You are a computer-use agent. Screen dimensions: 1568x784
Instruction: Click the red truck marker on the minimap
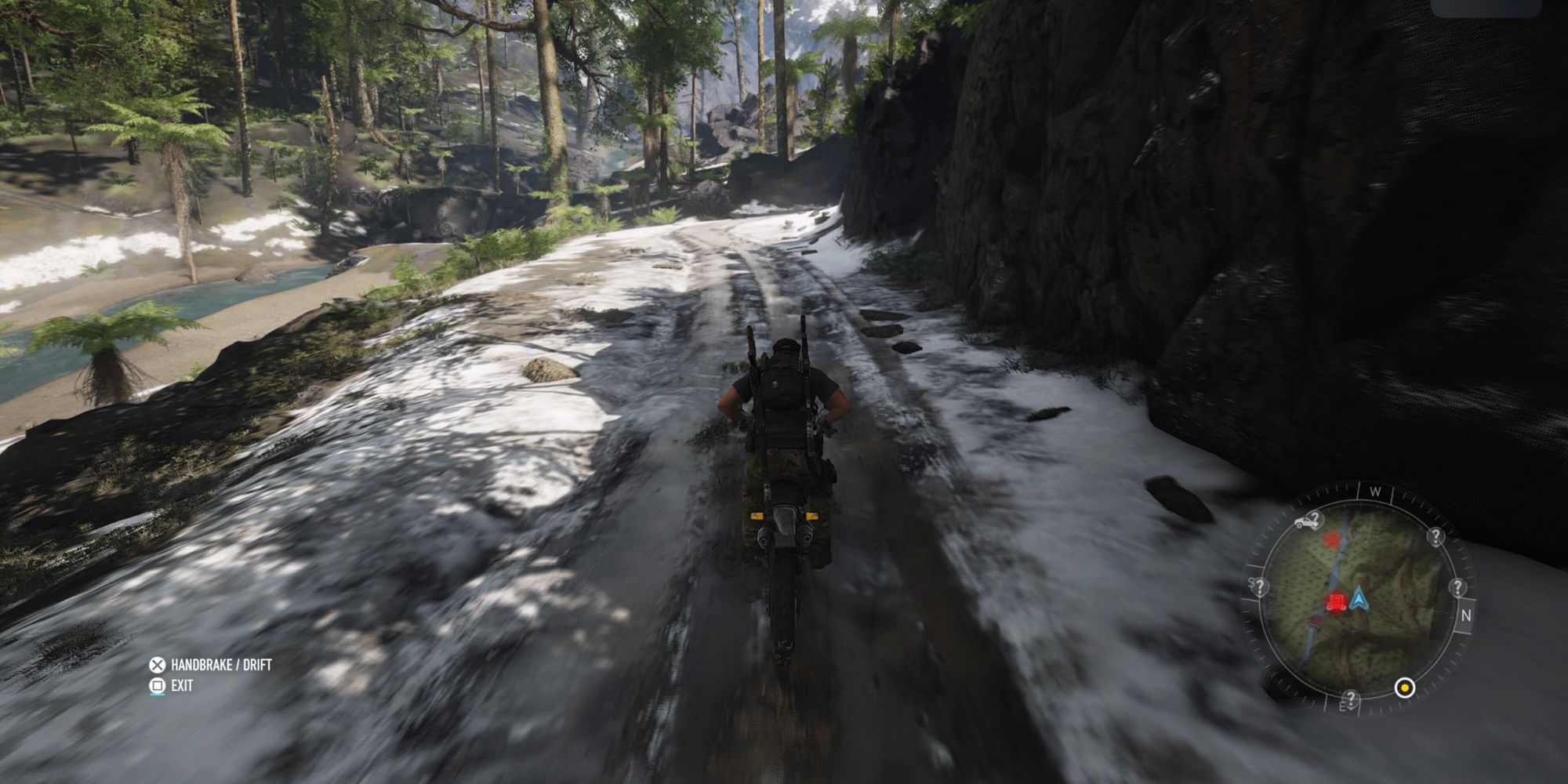(x=1338, y=602)
